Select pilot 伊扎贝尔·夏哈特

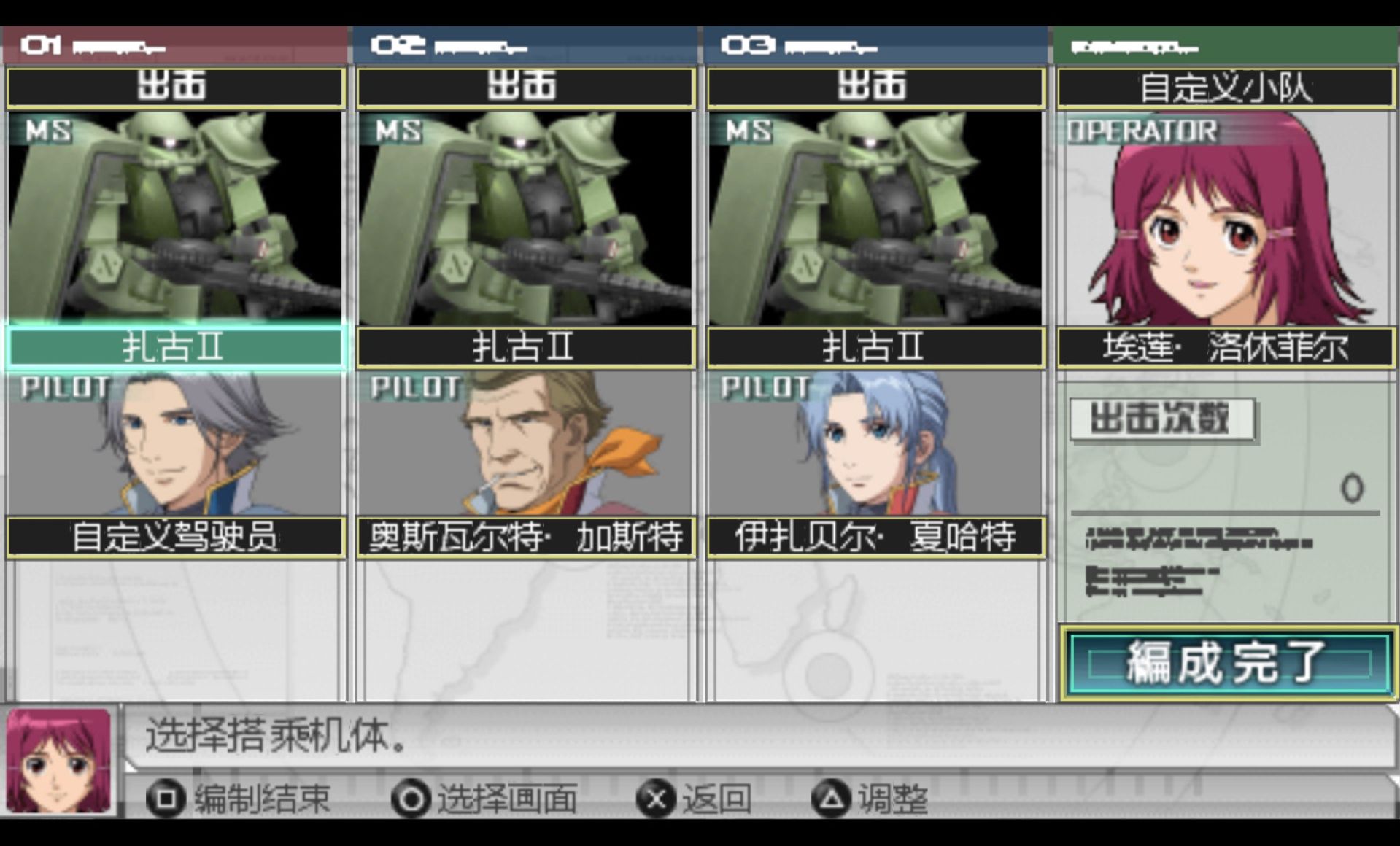click(x=875, y=538)
